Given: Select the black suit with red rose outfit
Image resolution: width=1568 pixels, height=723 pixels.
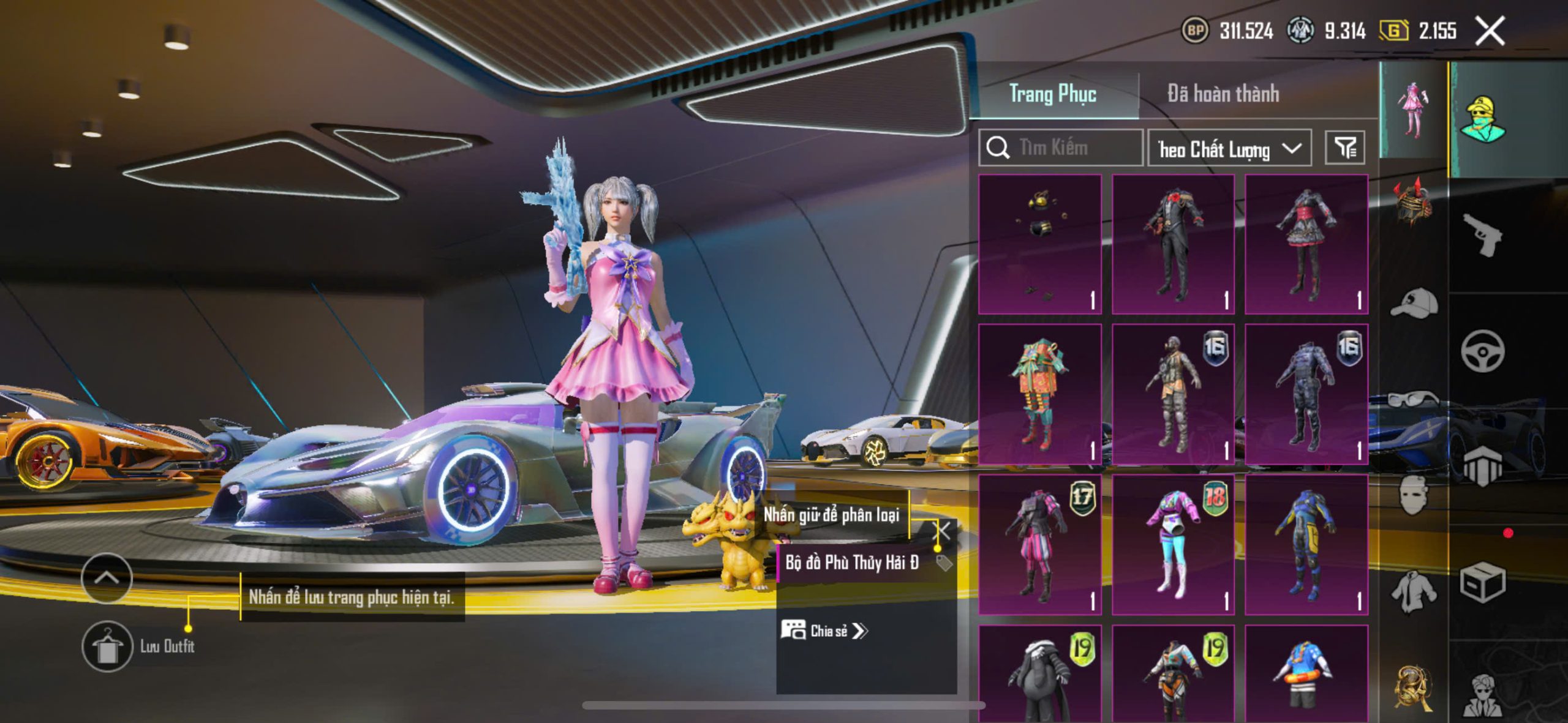Looking at the screenshot, I should pyautogui.click(x=1173, y=244).
